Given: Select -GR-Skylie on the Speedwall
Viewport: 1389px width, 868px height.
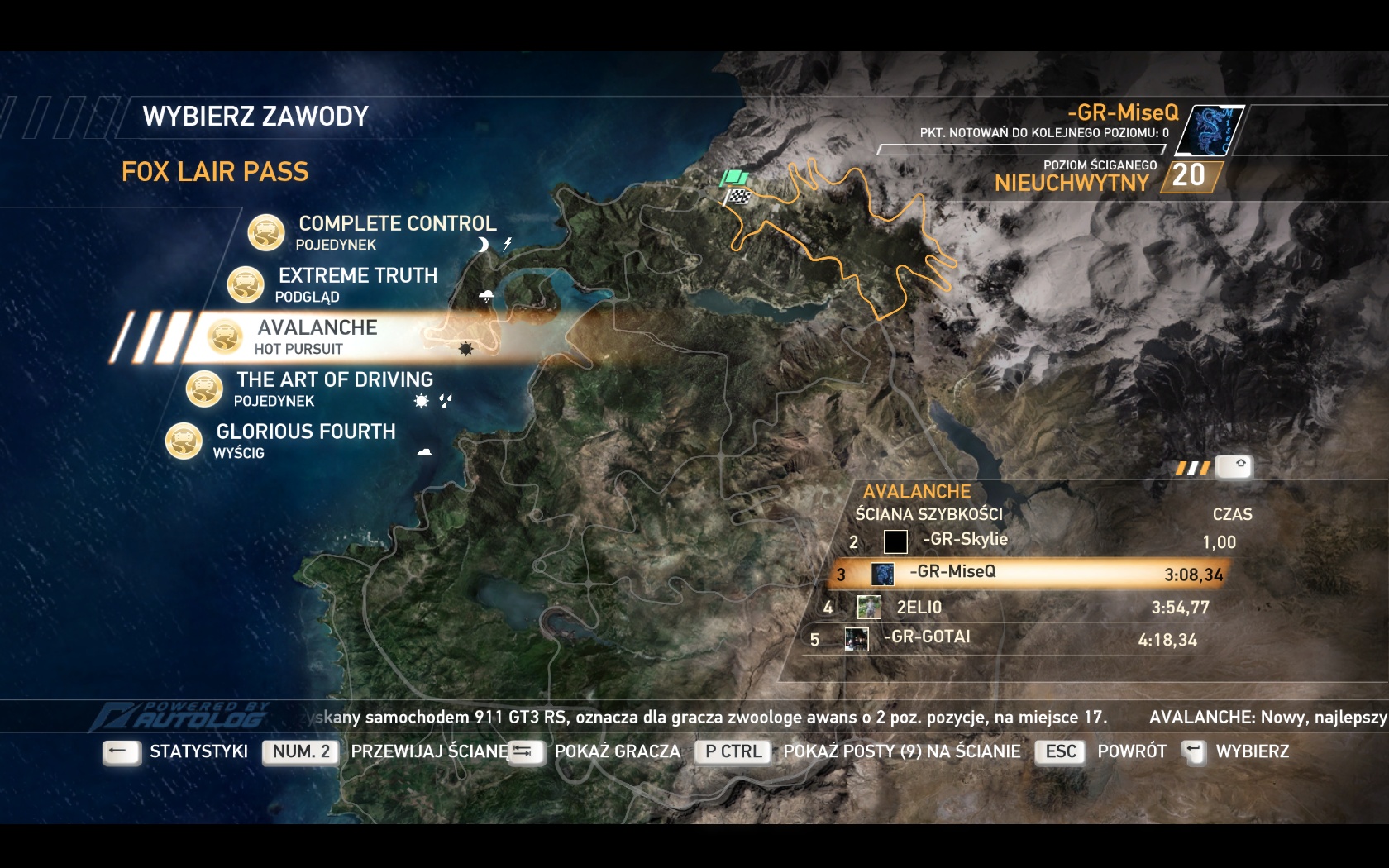Looking at the screenshot, I should 965,541.
